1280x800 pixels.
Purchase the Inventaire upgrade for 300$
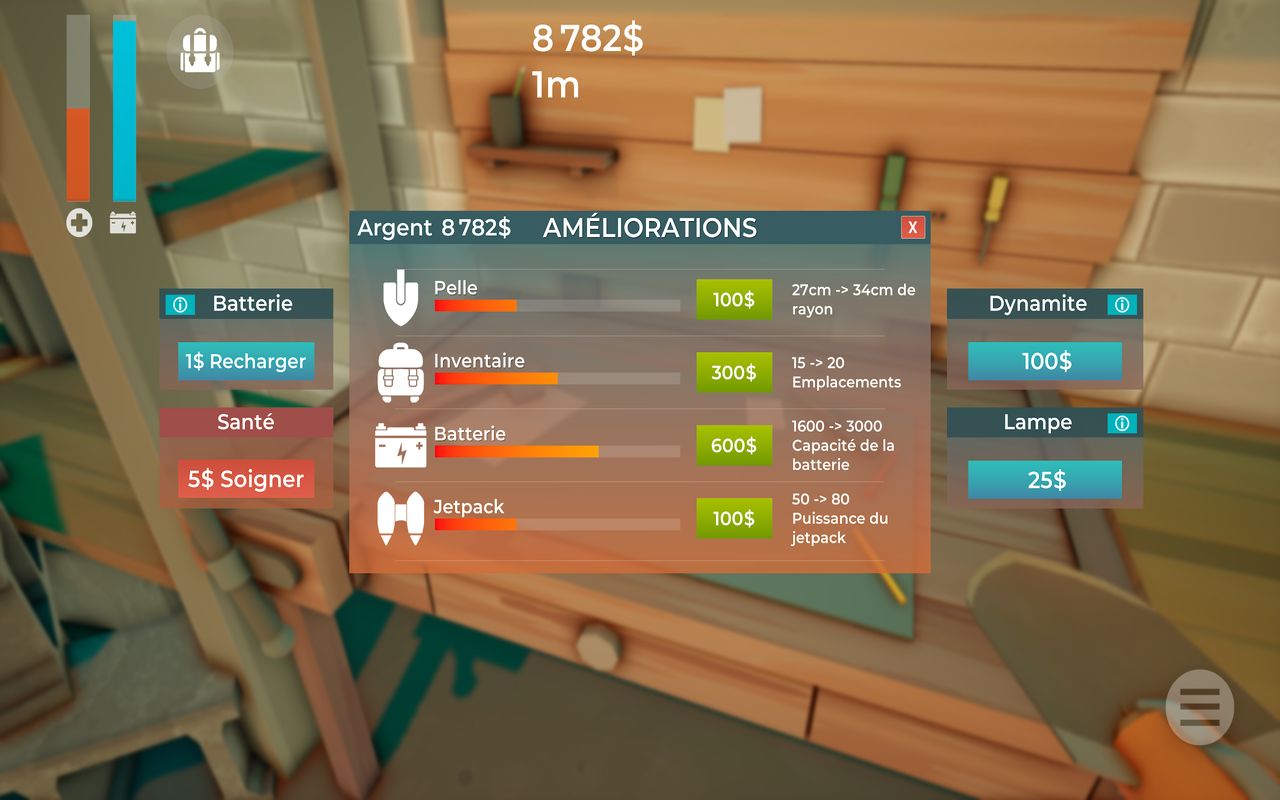pyautogui.click(x=734, y=372)
